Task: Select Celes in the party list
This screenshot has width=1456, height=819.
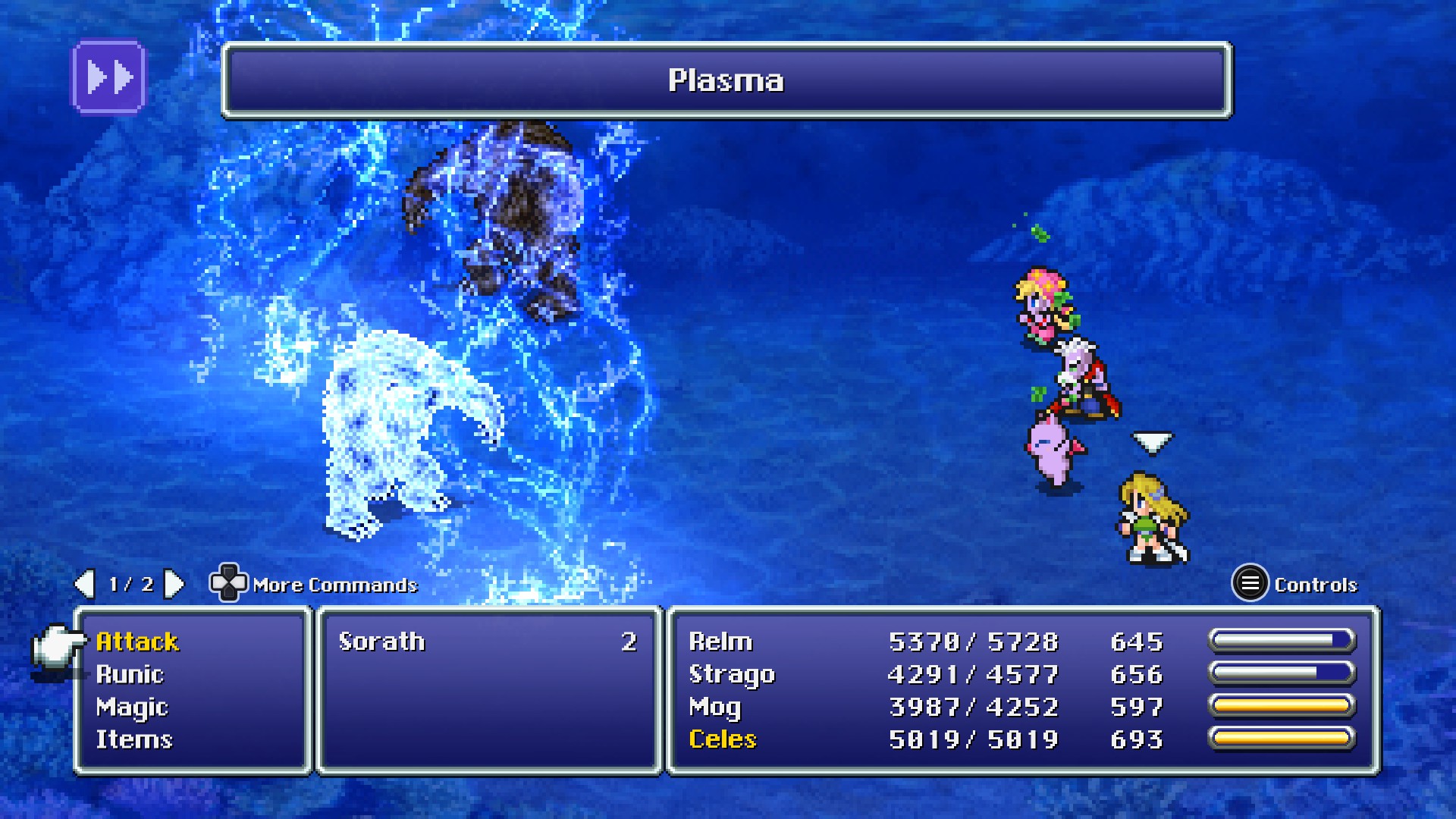Action: (x=723, y=740)
